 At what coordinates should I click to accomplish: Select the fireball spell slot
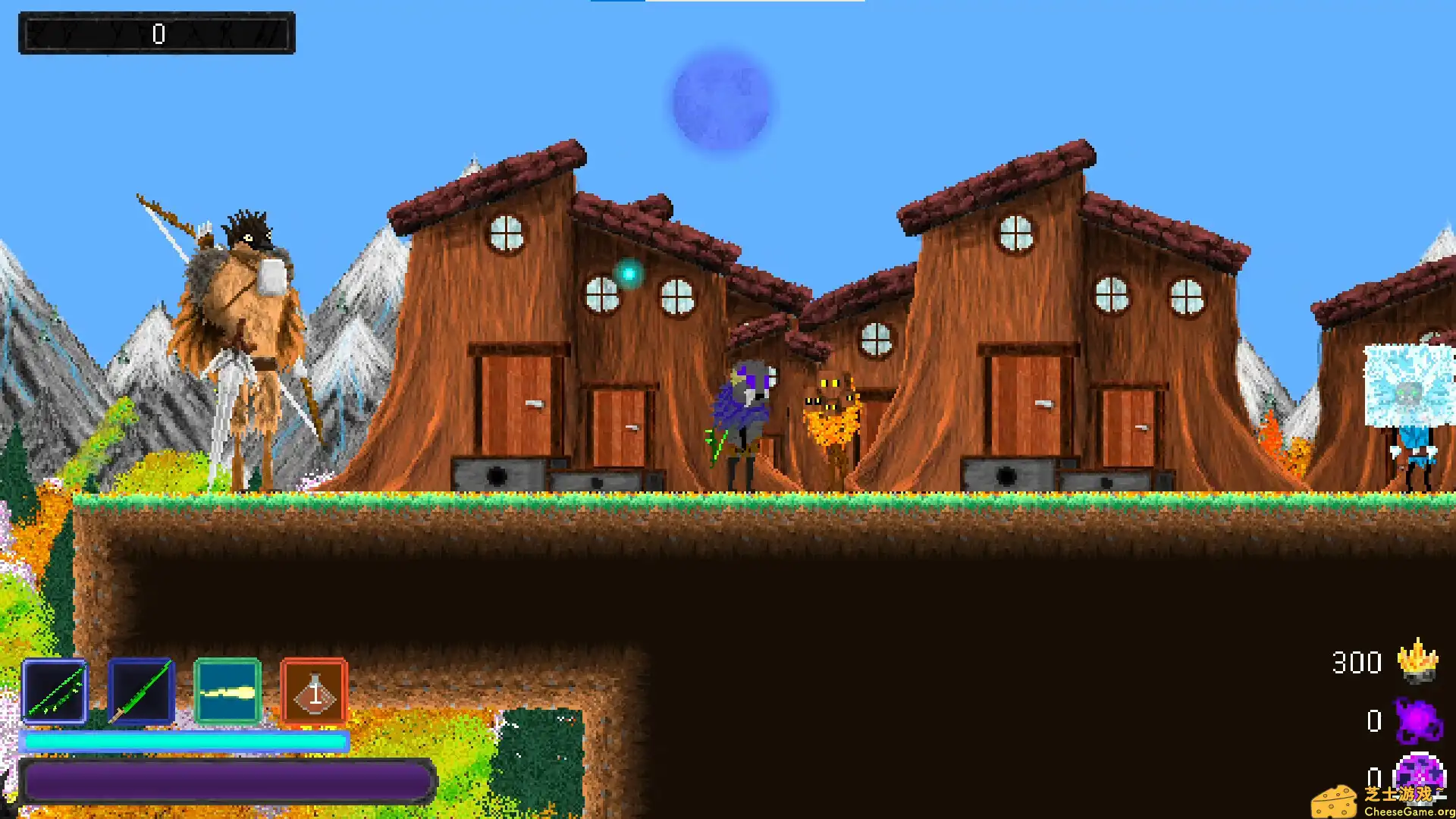click(227, 692)
